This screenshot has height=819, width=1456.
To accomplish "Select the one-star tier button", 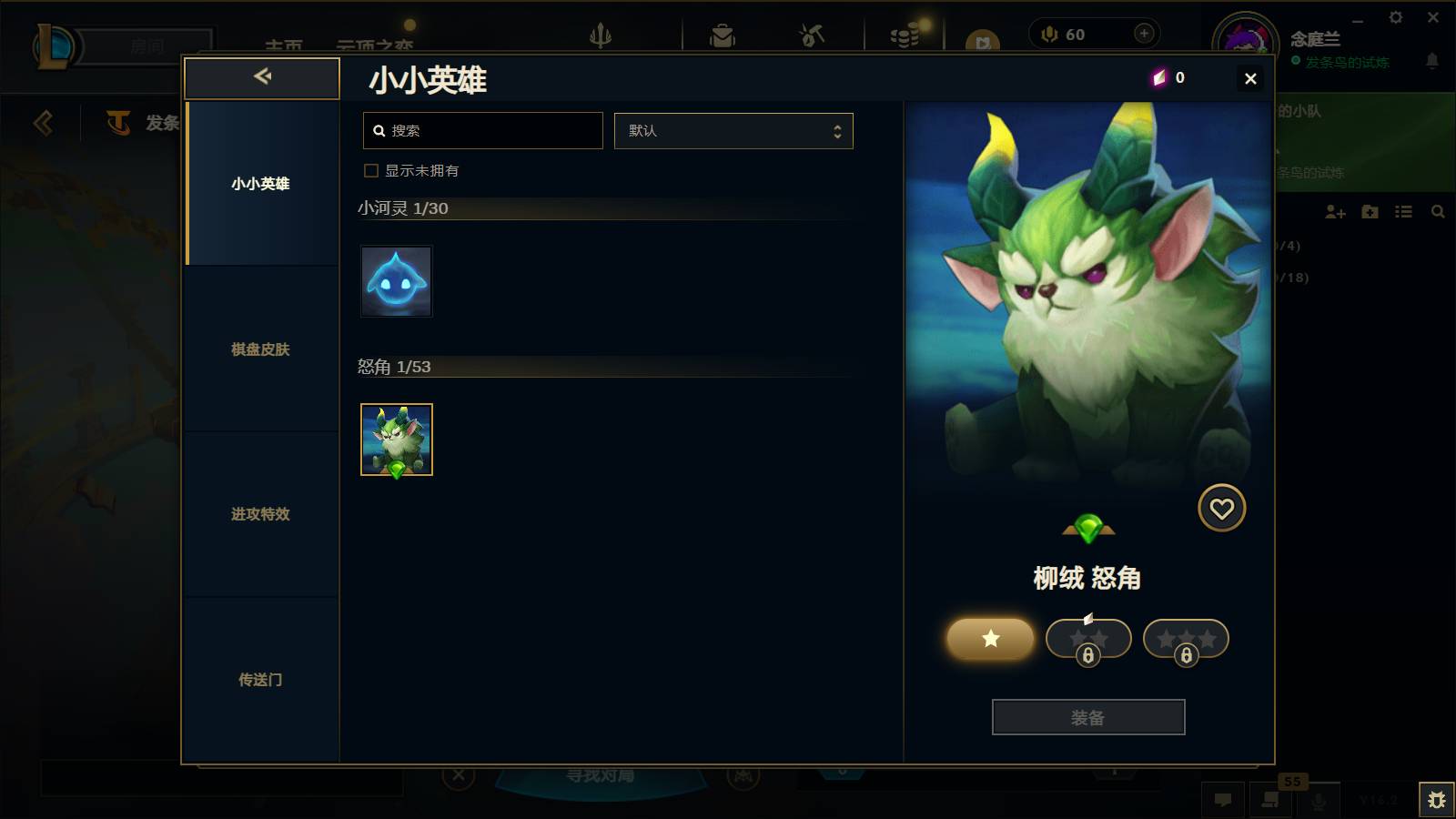I will click(989, 639).
